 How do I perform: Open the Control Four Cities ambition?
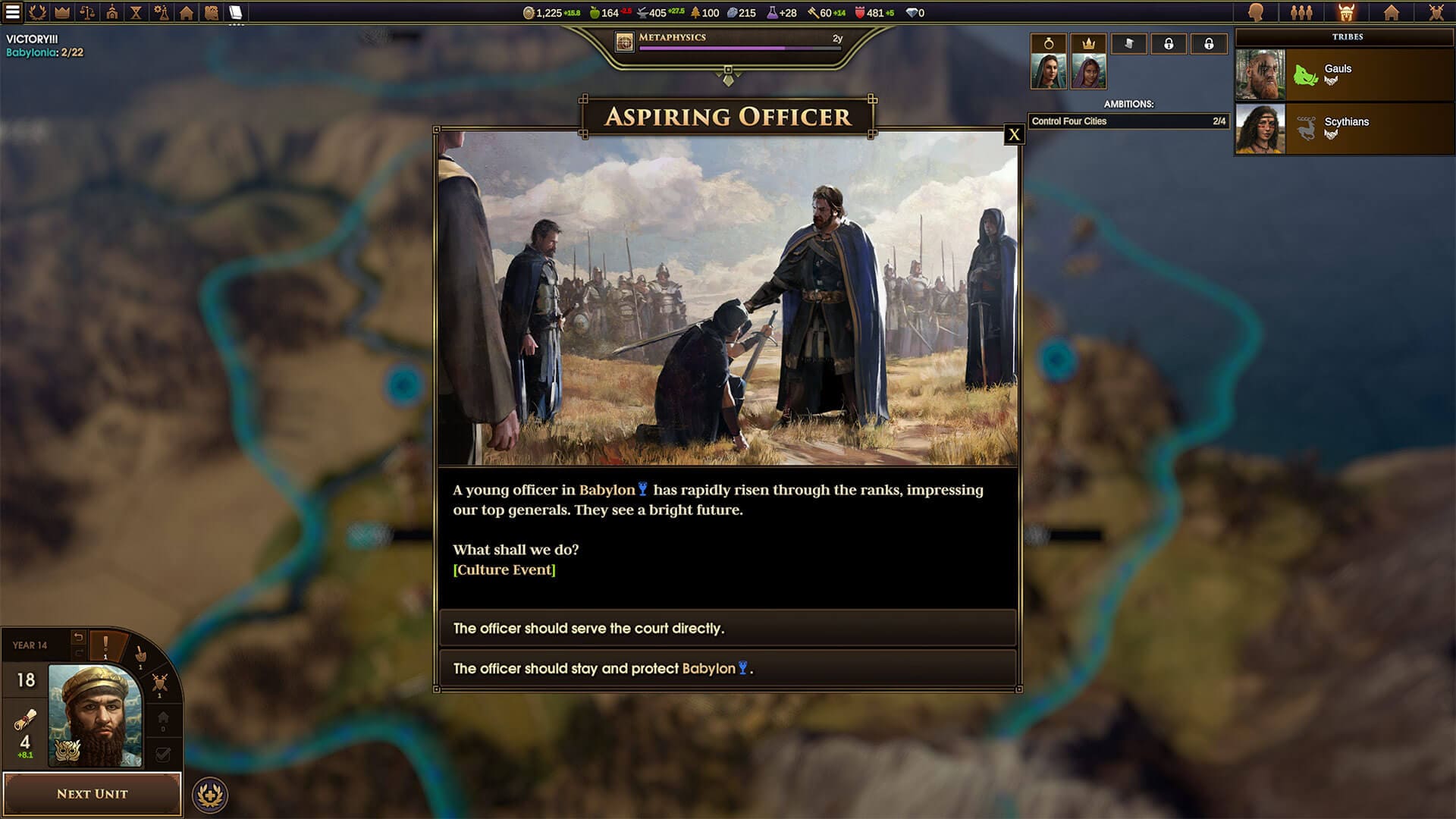pyautogui.click(x=1128, y=121)
